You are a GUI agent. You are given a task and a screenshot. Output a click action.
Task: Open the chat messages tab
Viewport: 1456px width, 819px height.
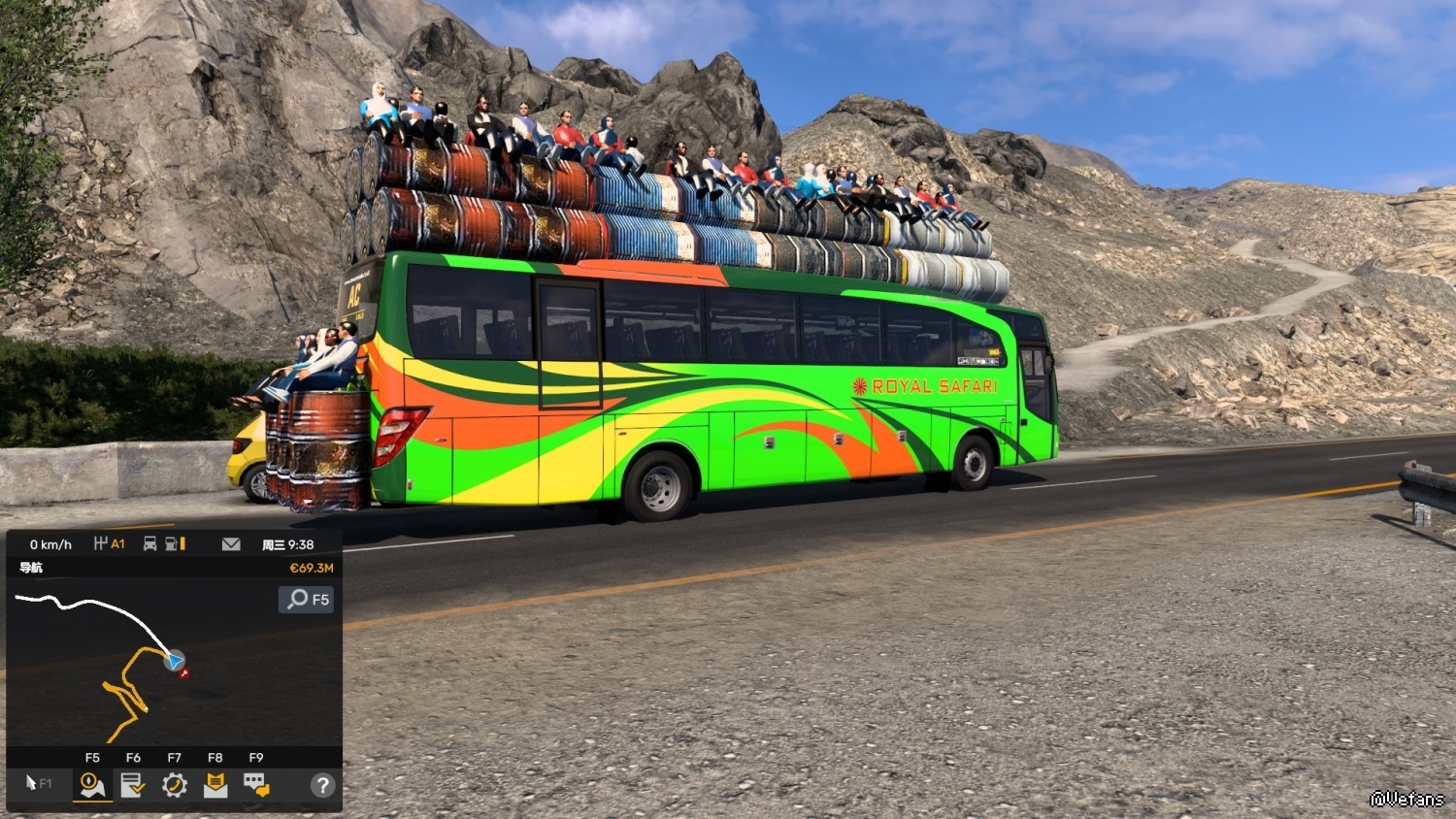click(256, 784)
